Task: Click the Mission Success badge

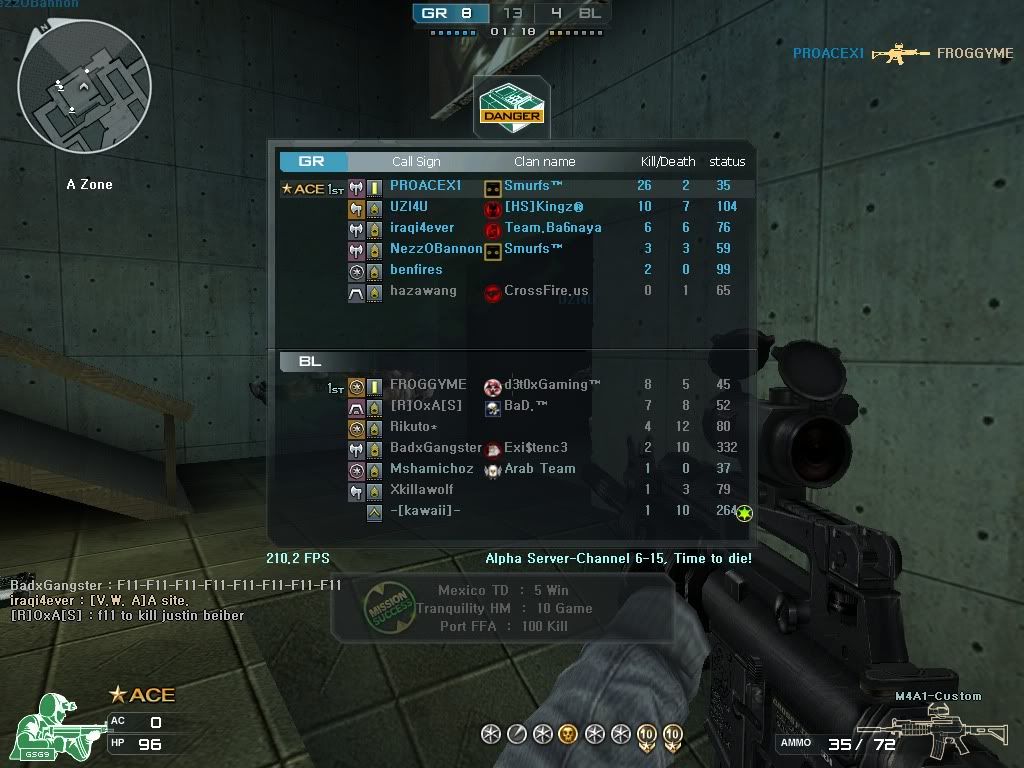Action: (x=385, y=608)
